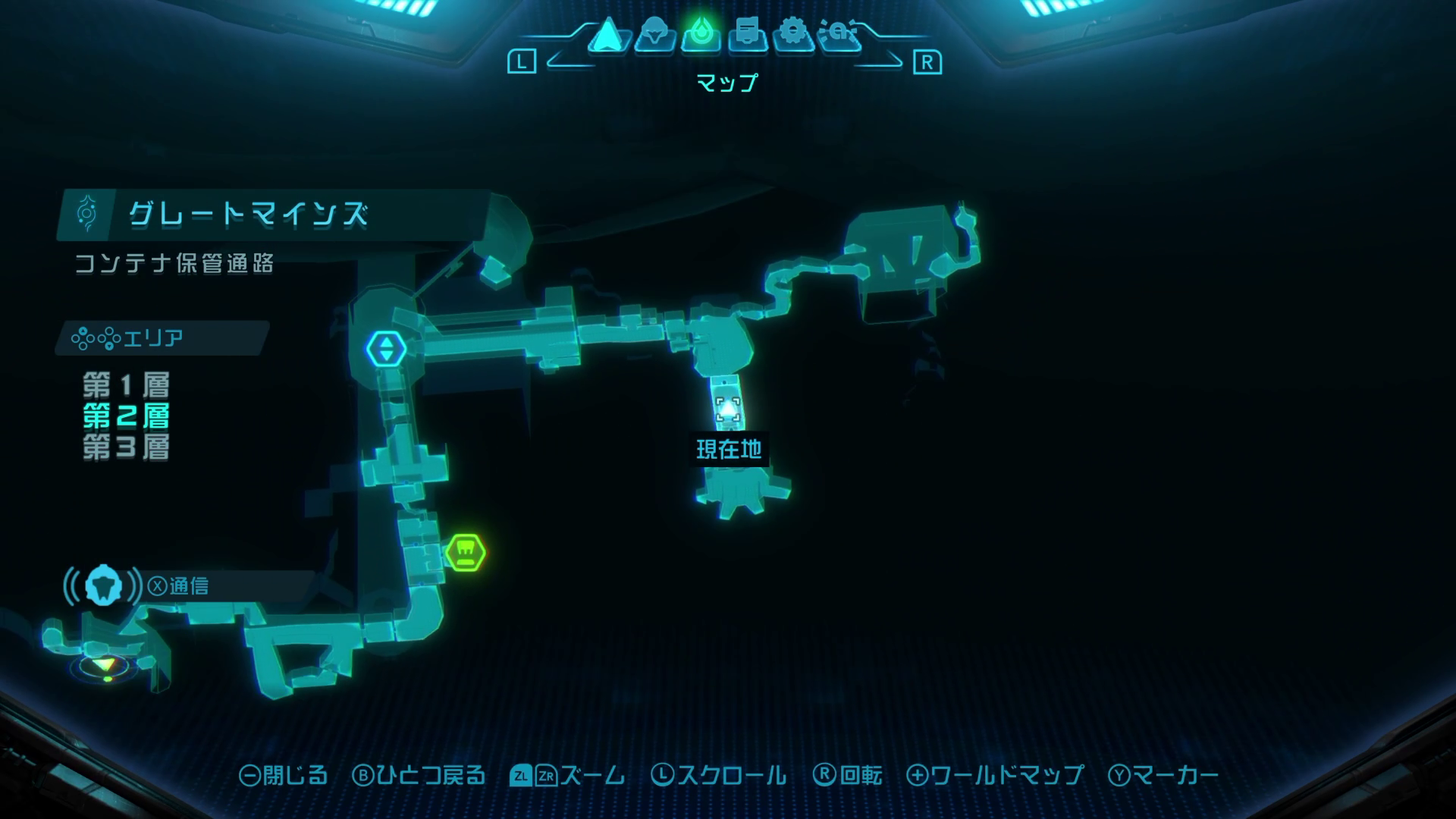Screen dimensions: 1456x819
Task: Click the elevator hexagon map marker
Action: click(387, 349)
